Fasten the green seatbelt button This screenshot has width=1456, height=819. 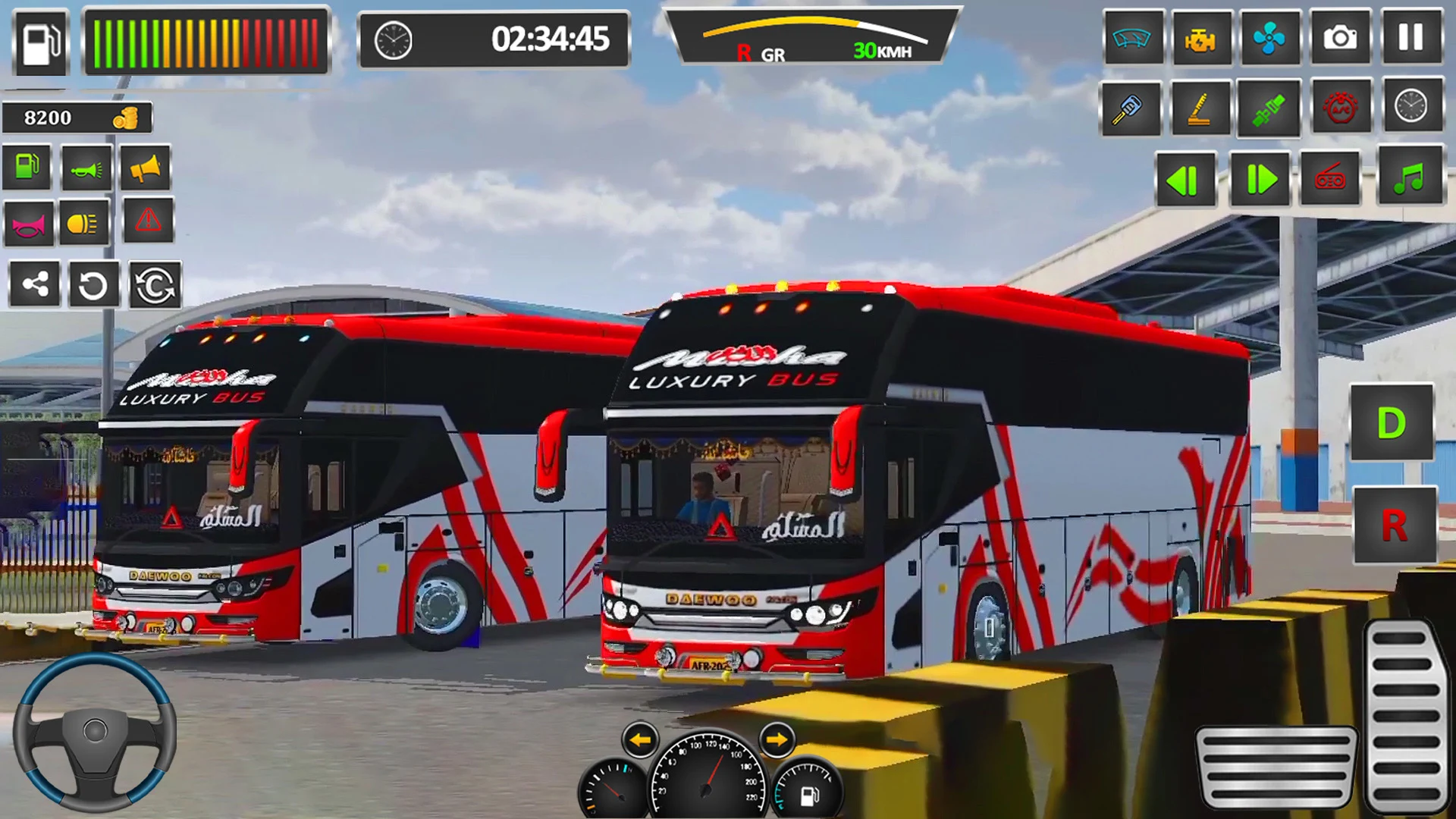(1268, 108)
